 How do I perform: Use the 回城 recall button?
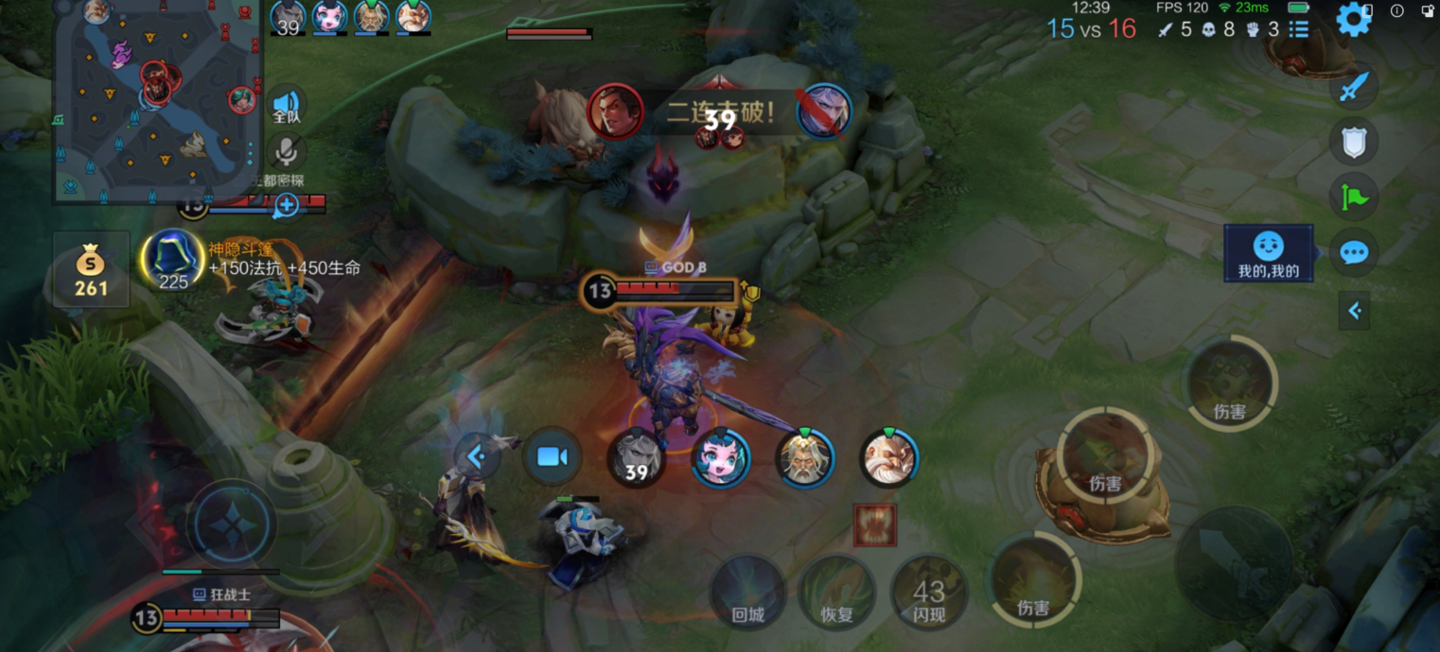tap(747, 593)
